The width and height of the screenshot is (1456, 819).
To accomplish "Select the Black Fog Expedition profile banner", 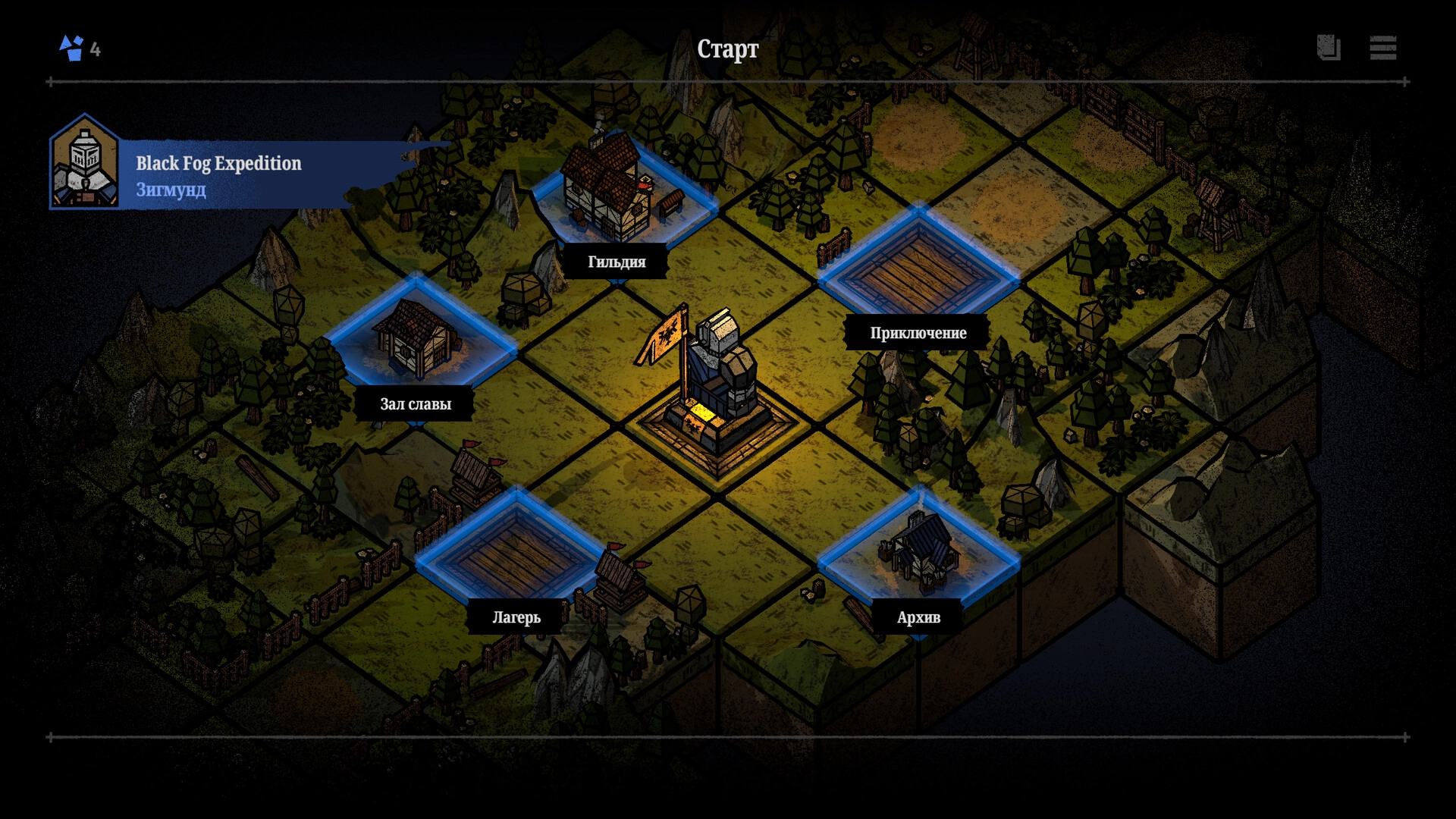I will (220, 174).
